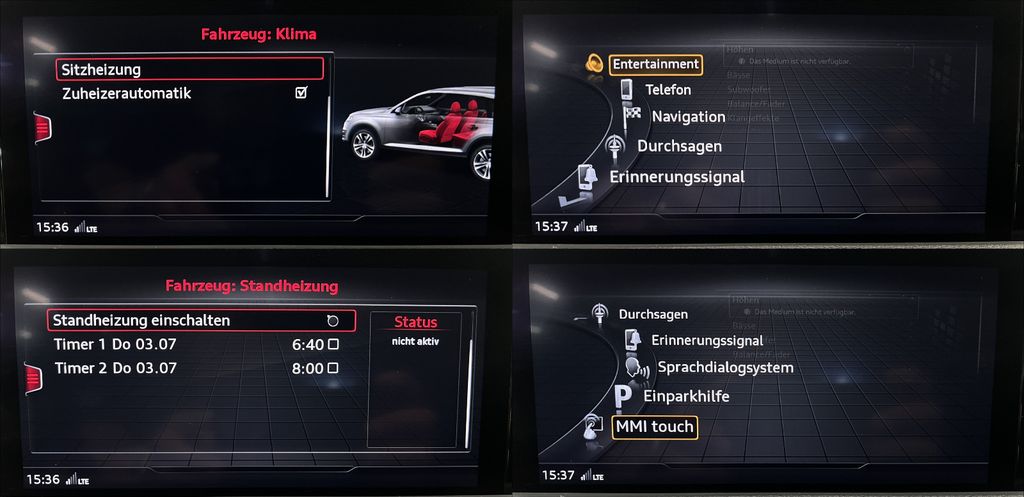Open the Entertainment sound settings
Screen dimensions: 1024x497
655,64
